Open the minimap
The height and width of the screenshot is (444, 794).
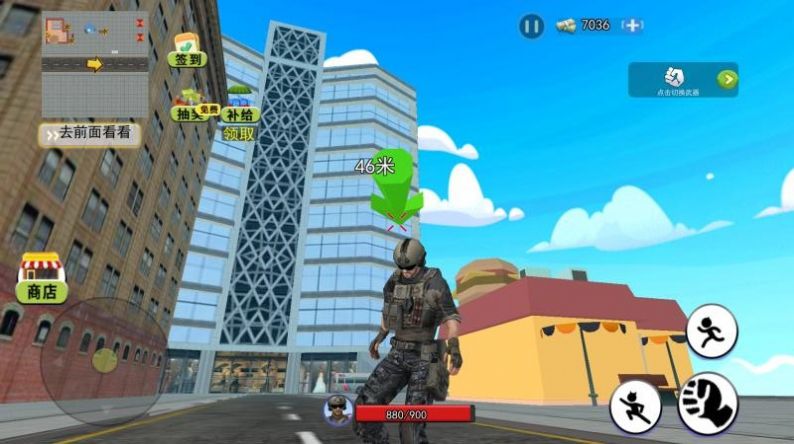[95, 65]
